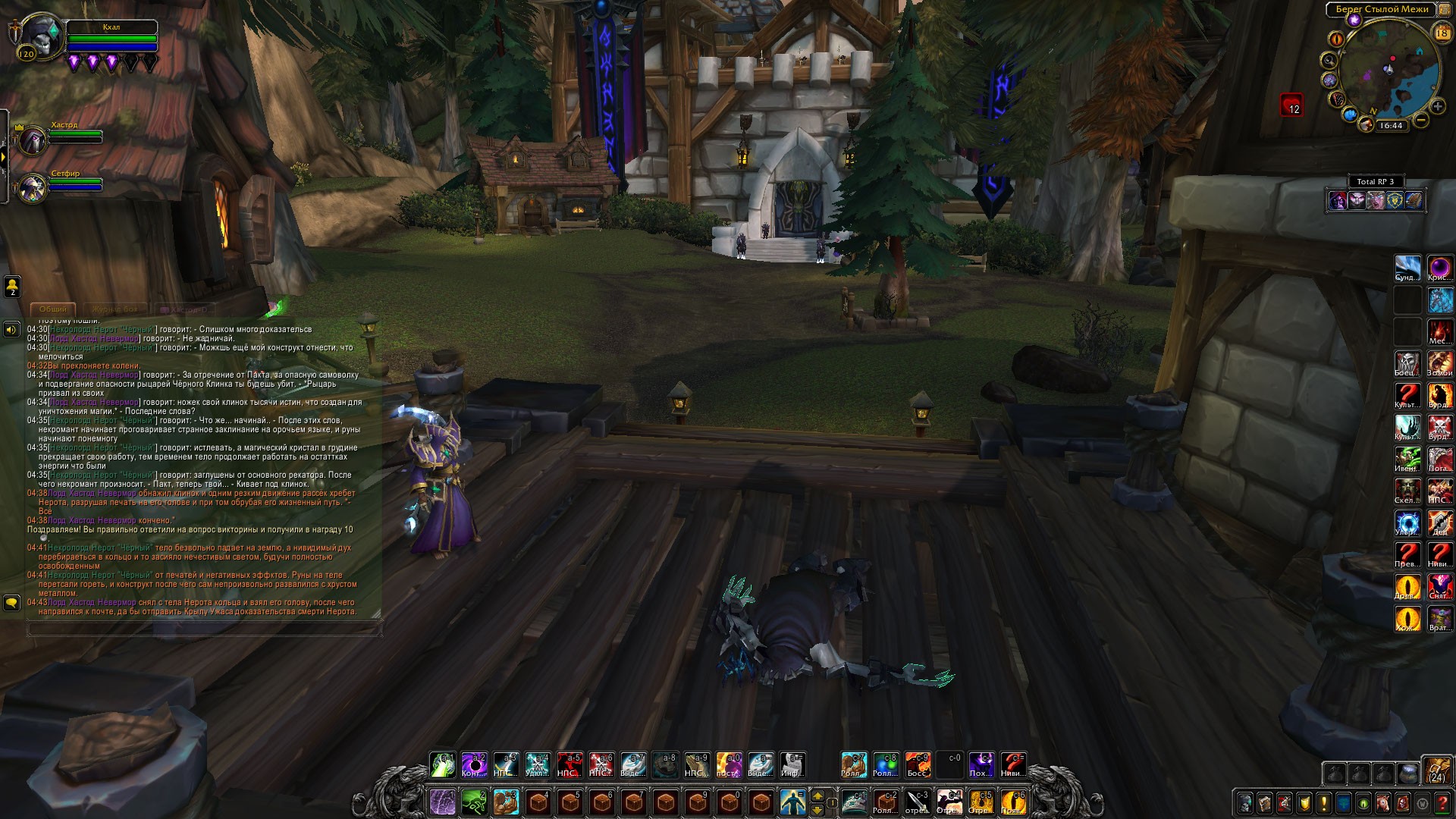Open the calendar button showing 18
The image size is (1456, 819).
1442,33
